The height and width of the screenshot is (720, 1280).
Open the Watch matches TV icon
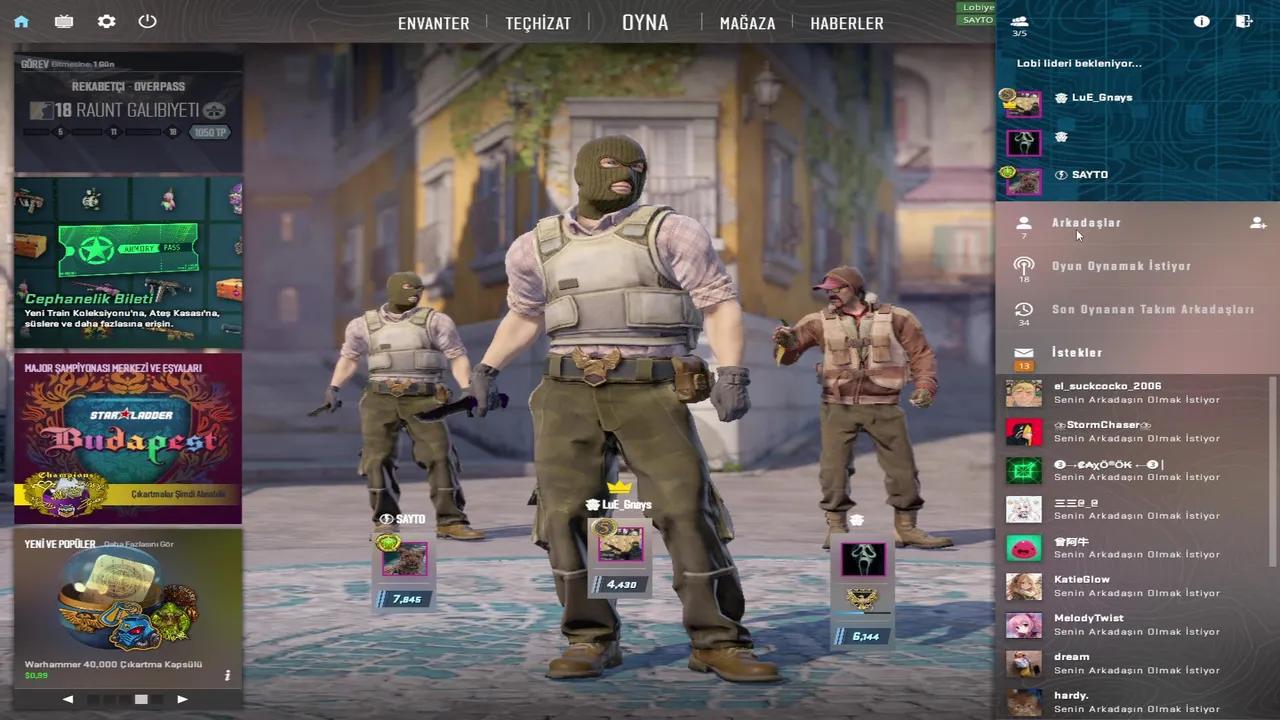point(63,21)
